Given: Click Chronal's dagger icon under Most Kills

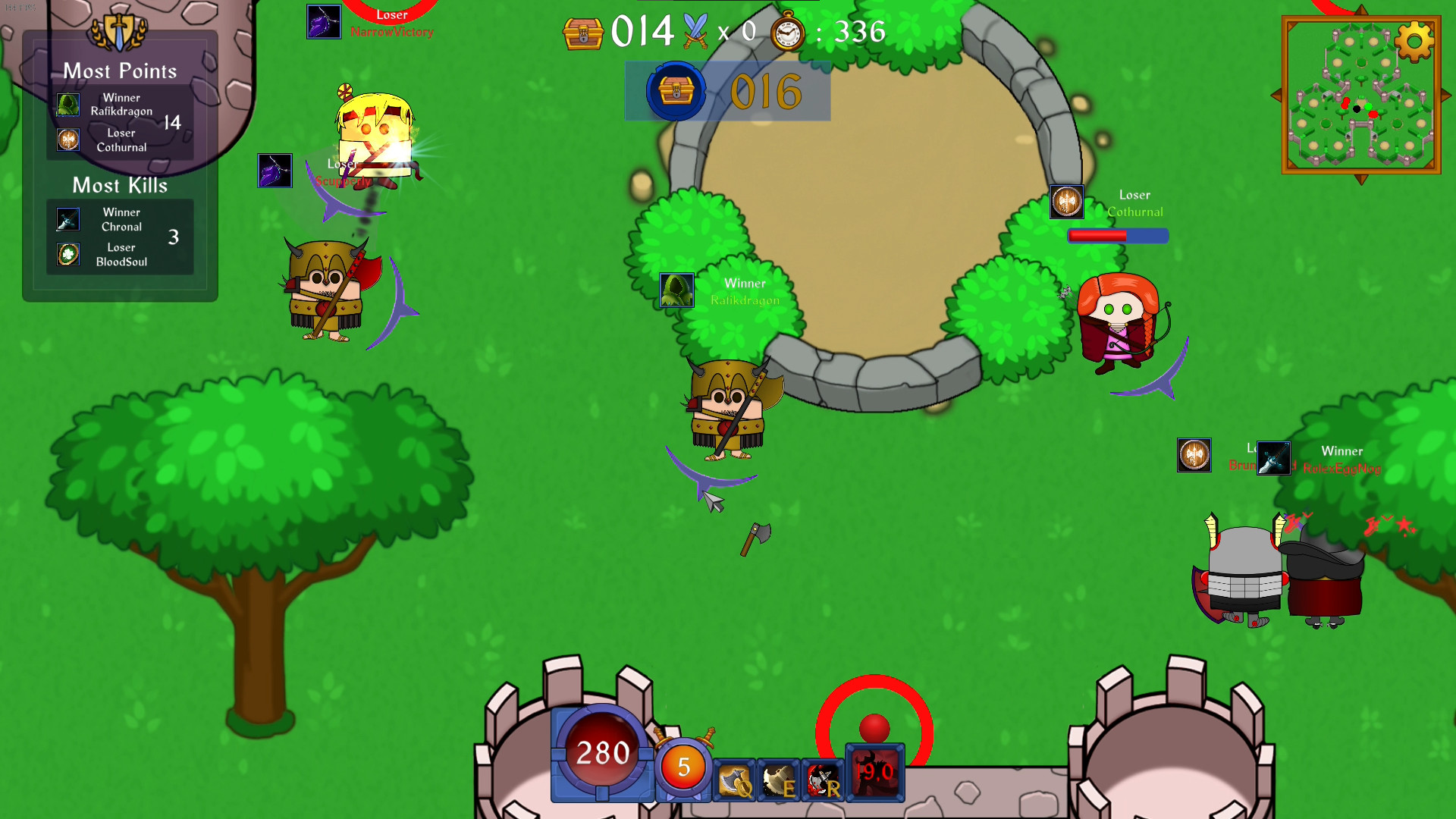Looking at the screenshot, I should [67, 219].
